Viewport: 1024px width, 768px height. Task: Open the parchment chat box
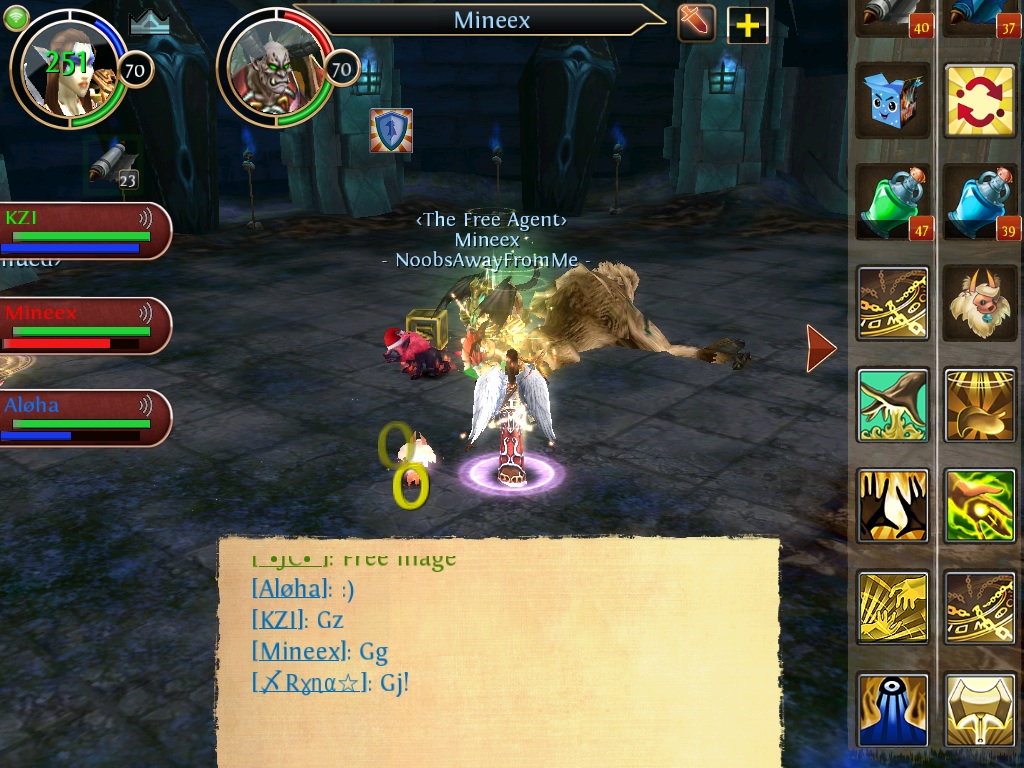pyautogui.click(x=498, y=650)
